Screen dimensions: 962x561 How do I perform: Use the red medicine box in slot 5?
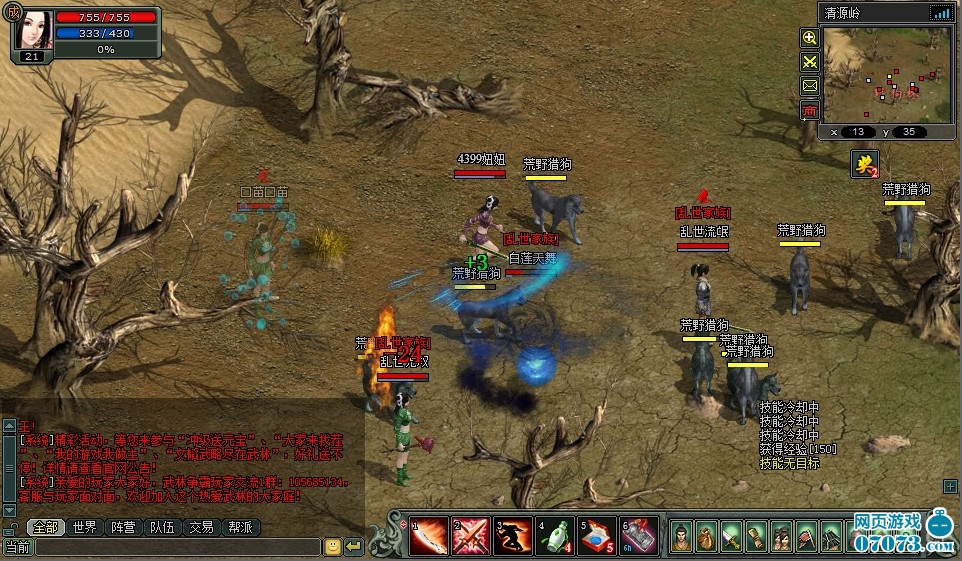pos(597,537)
